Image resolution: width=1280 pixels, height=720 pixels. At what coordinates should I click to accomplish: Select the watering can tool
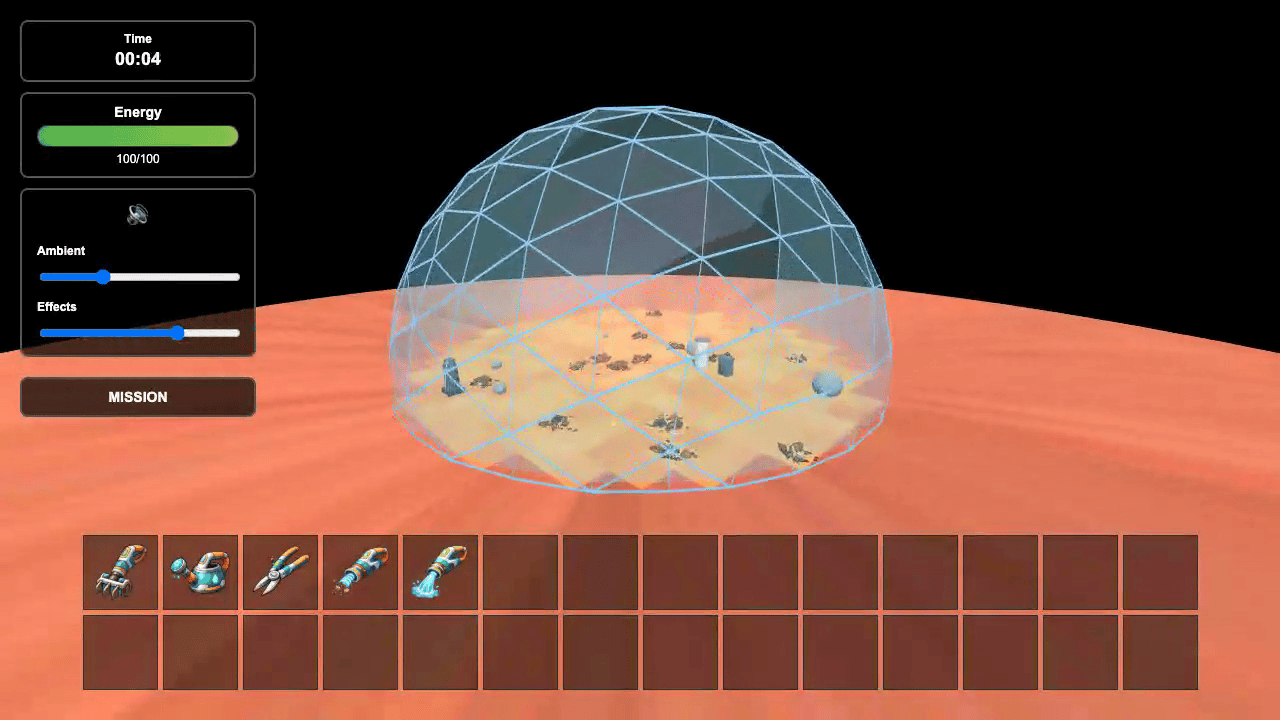(200, 572)
